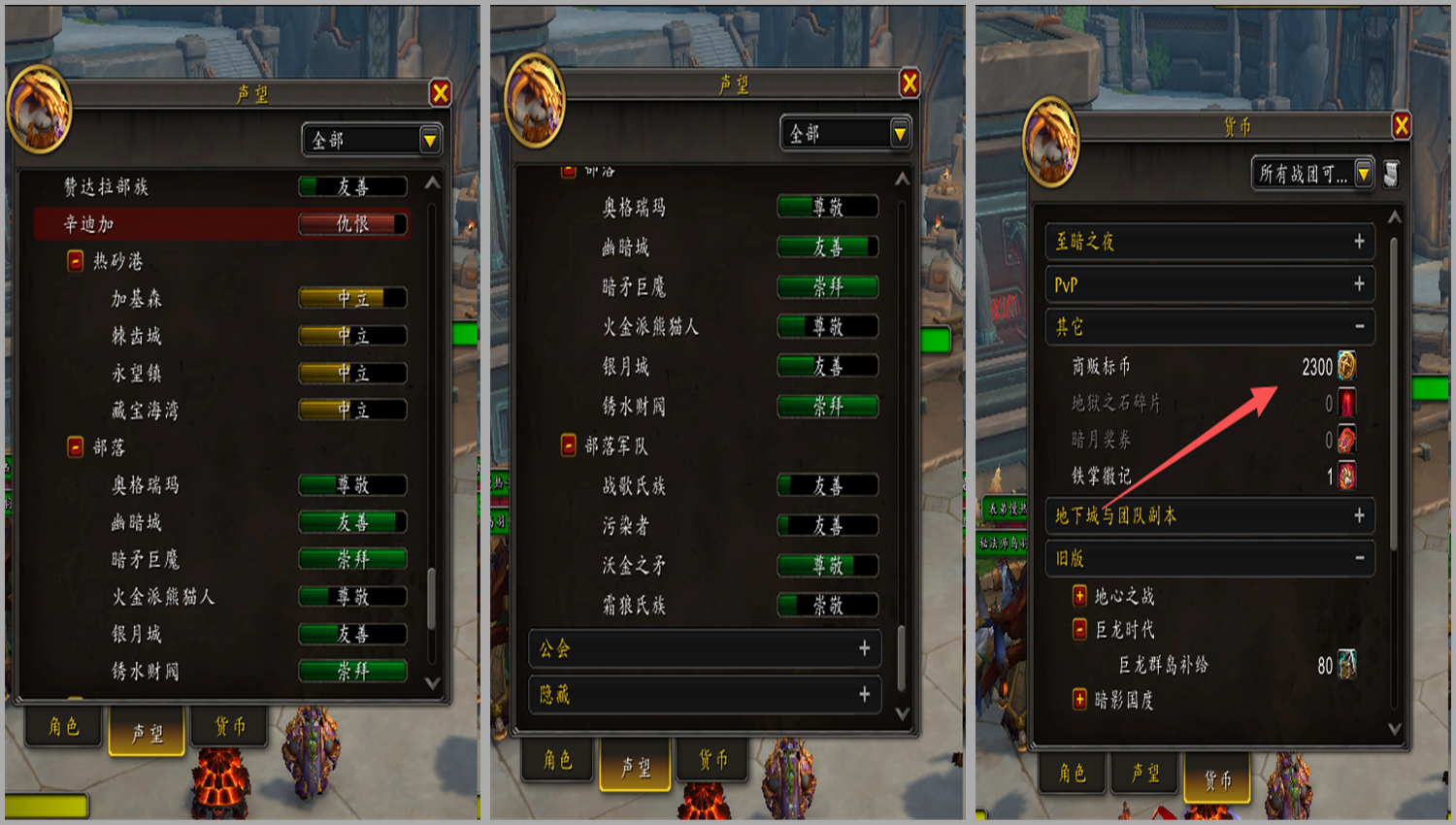Image resolution: width=1456 pixels, height=825 pixels.
Task: Click the 暗月奖券 currency icon
Action: point(1347,440)
